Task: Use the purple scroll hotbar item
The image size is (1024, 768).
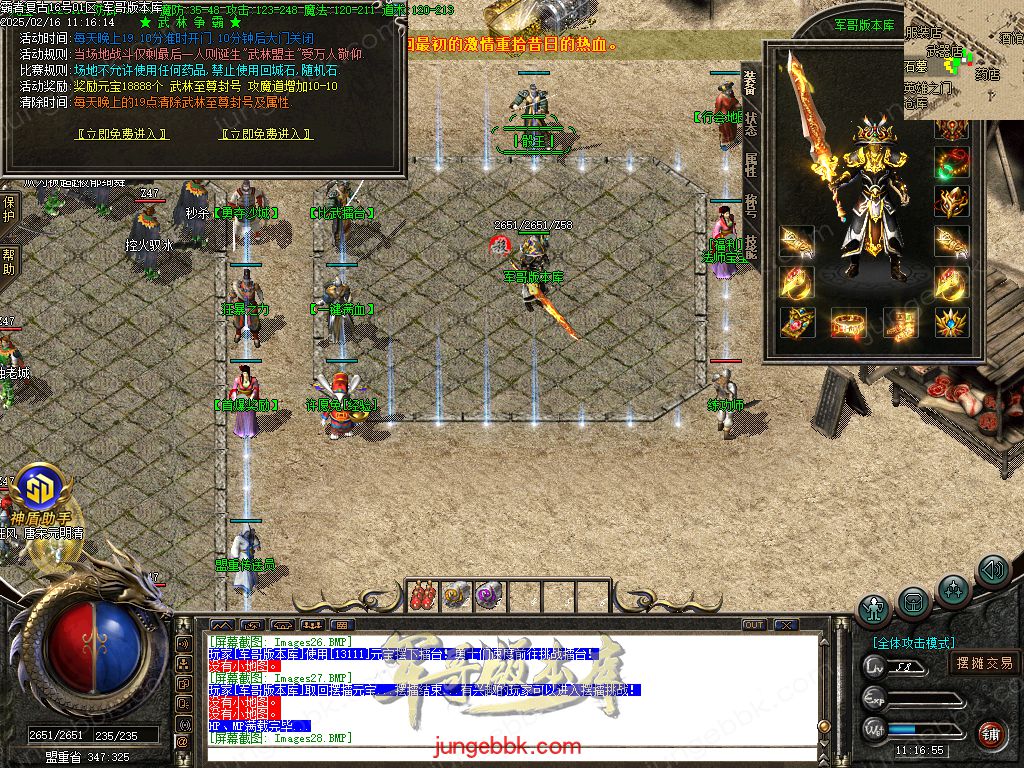Action: point(487,595)
